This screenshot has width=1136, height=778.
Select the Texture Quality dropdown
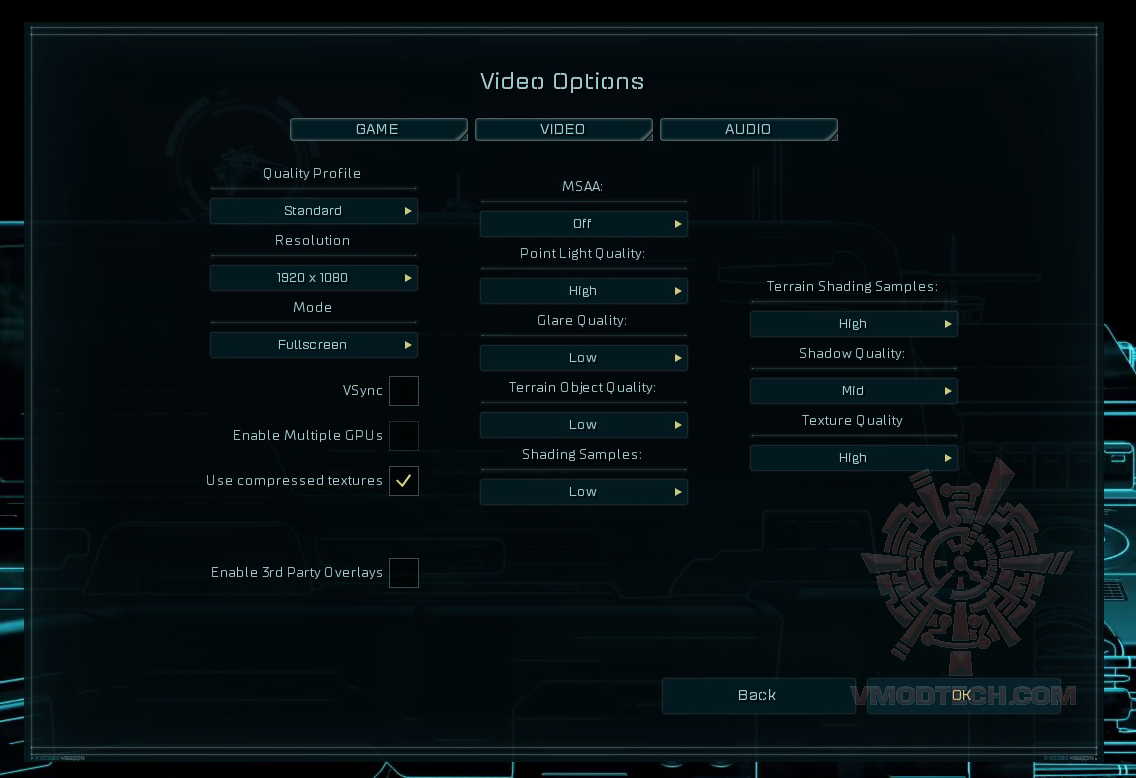(853, 458)
